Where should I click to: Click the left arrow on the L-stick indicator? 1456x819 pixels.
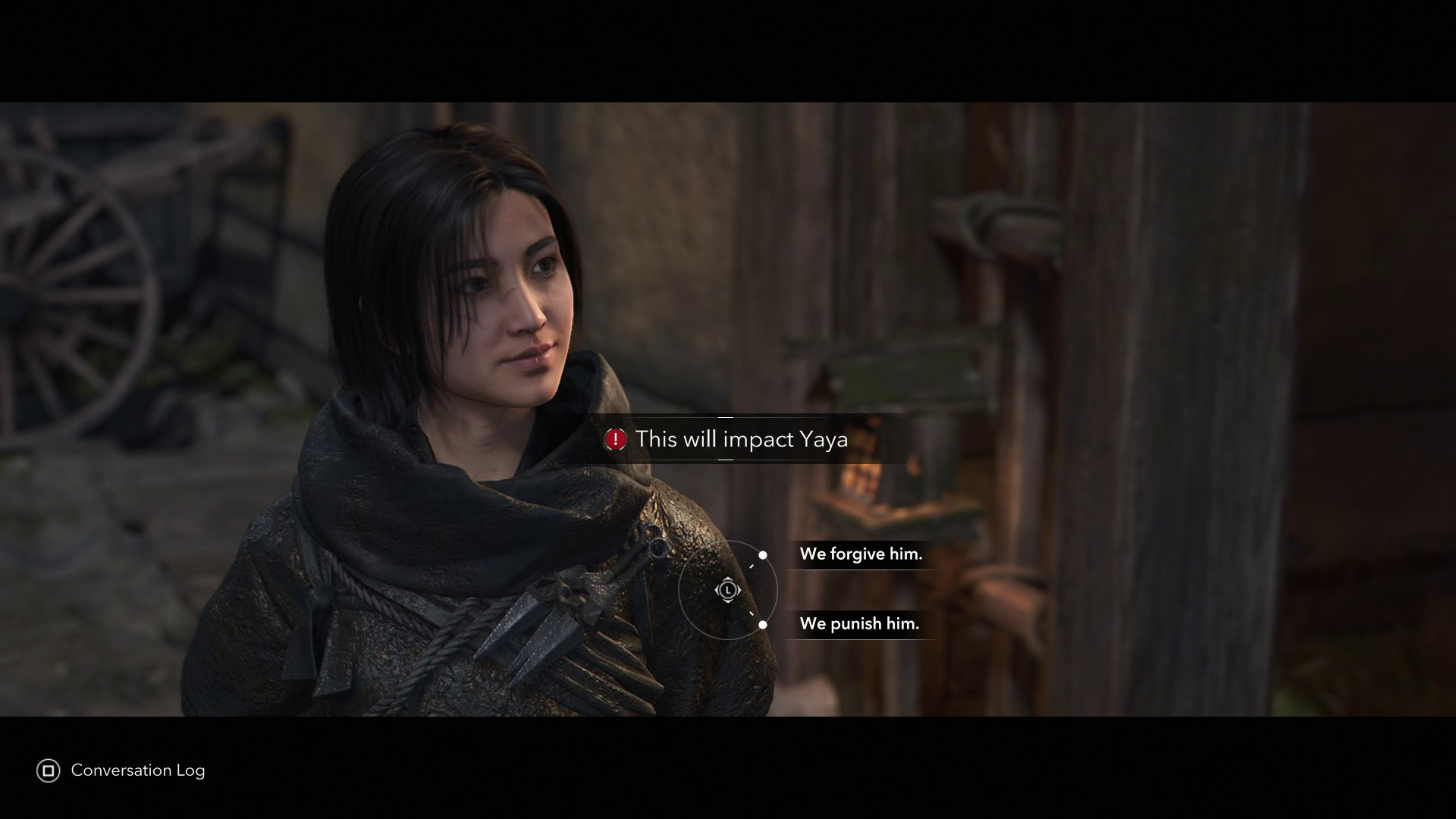tap(717, 589)
